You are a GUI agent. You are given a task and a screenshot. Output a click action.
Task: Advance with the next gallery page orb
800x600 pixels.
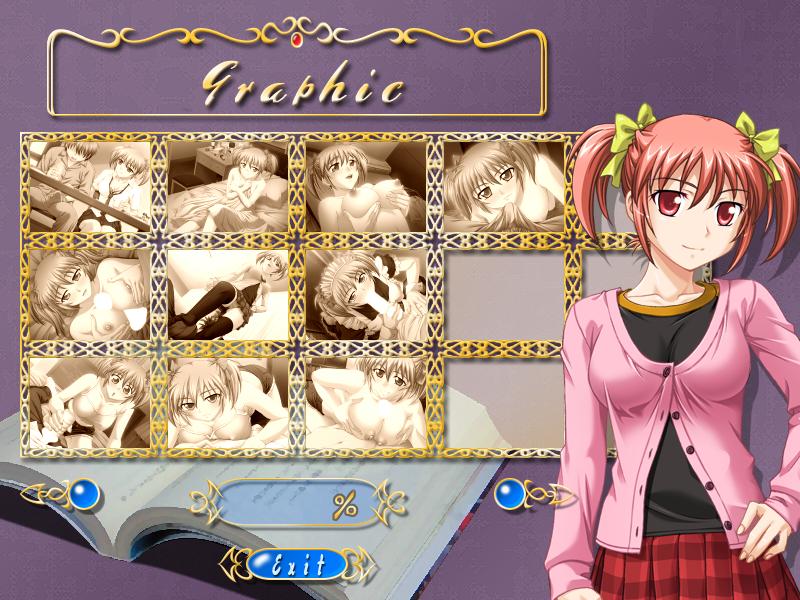click(x=512, y=493)
